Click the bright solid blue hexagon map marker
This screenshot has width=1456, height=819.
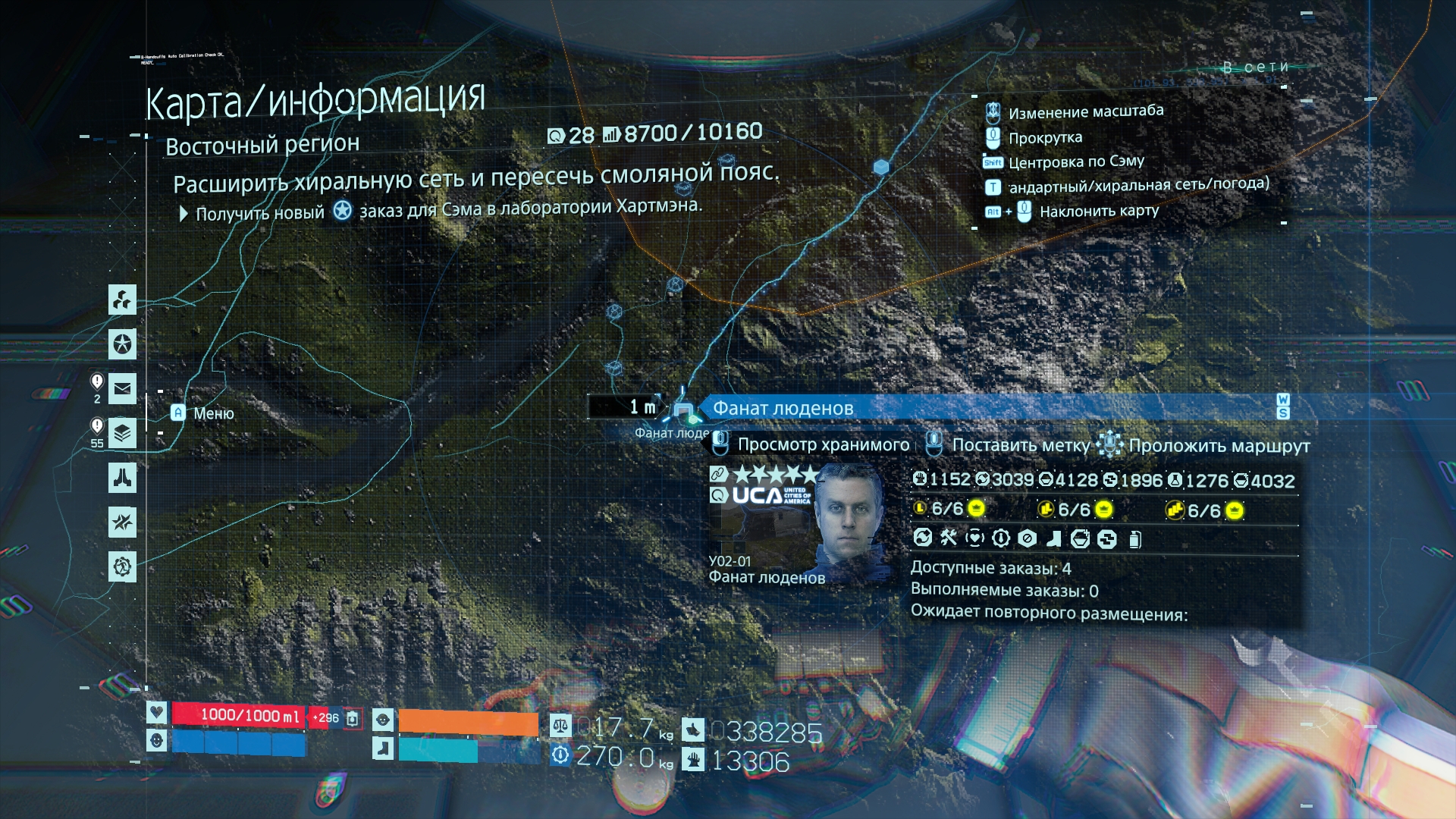point(880,167)
